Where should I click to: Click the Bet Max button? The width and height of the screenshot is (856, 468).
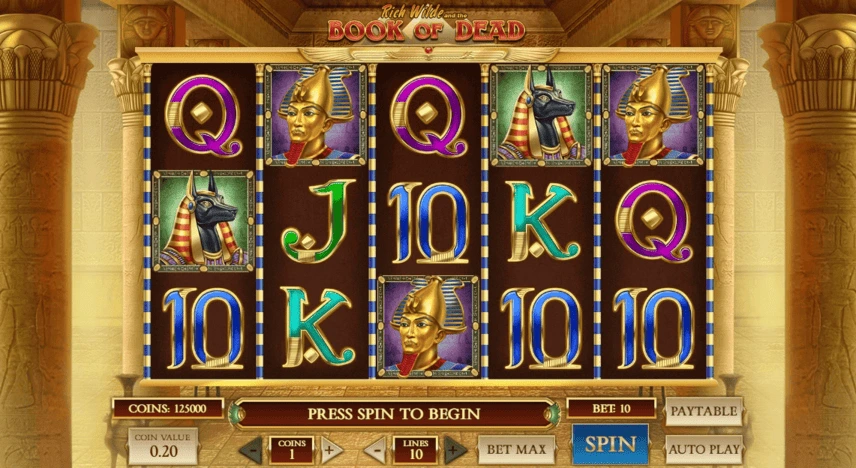(516, 448)
